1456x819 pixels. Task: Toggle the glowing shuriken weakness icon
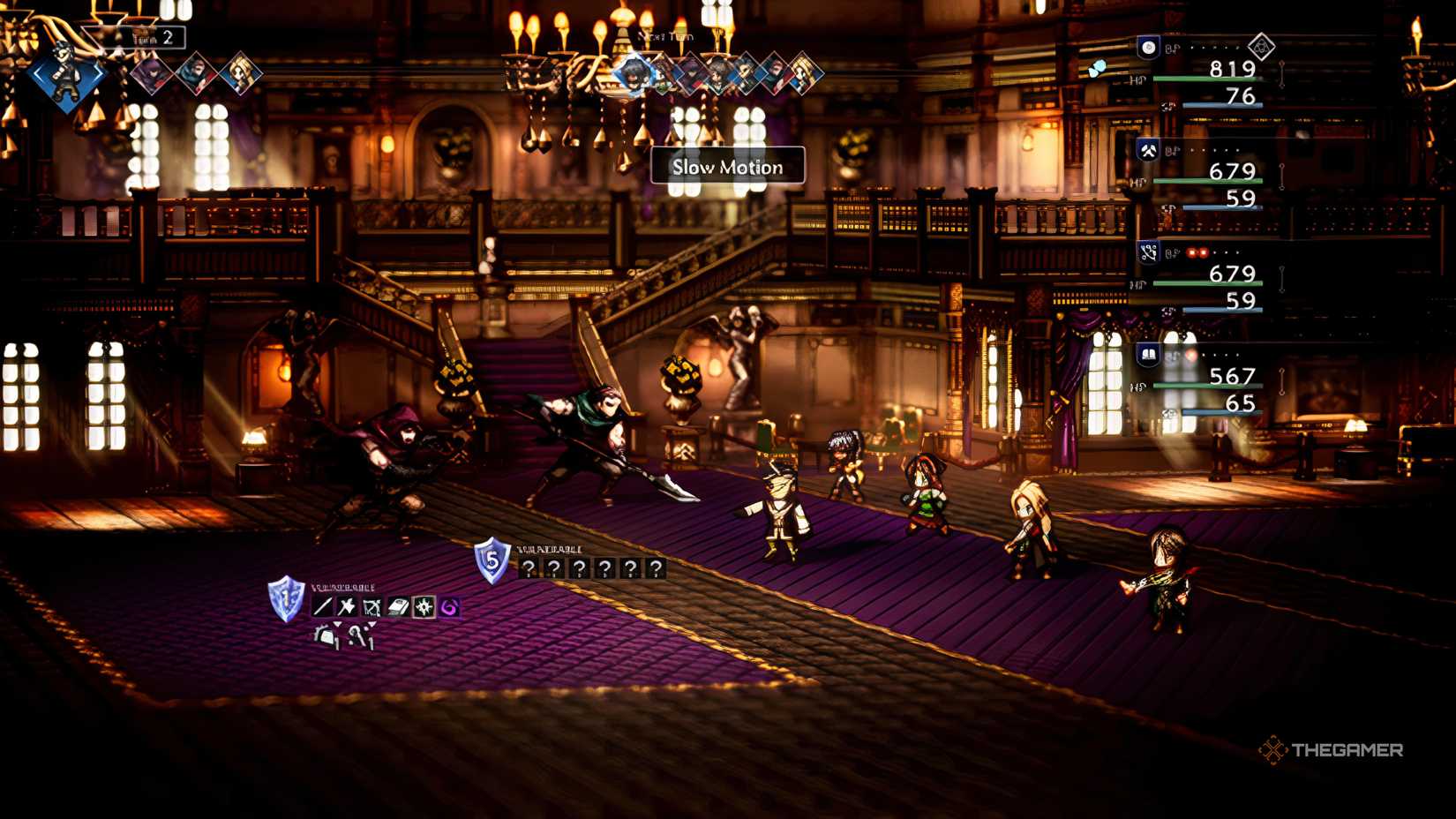(x=424, y=606)
